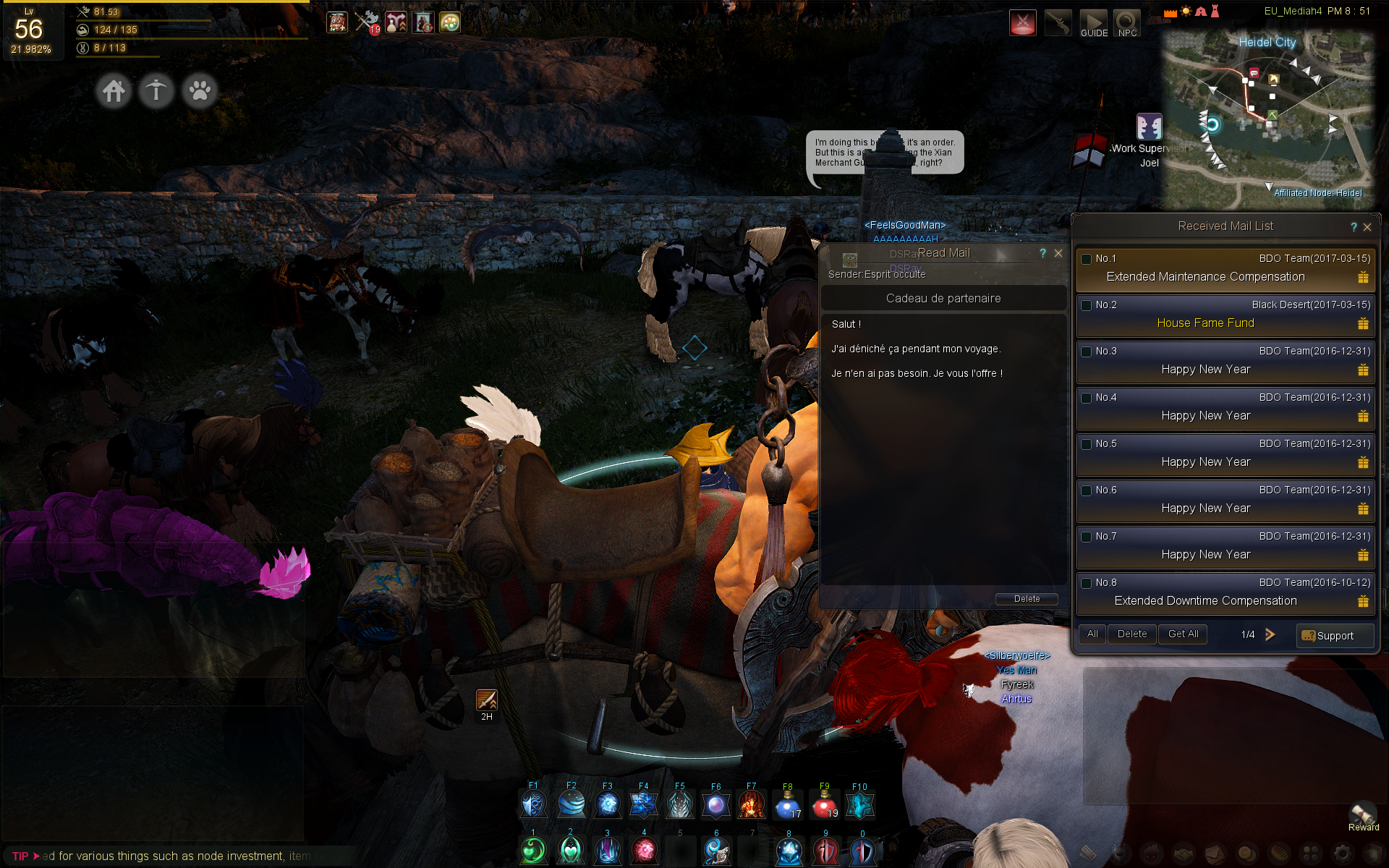Open the Extended Maintenance Compensation mail
The height and width of the screenshot is (868, 1389).
[x=1205, y=277]
